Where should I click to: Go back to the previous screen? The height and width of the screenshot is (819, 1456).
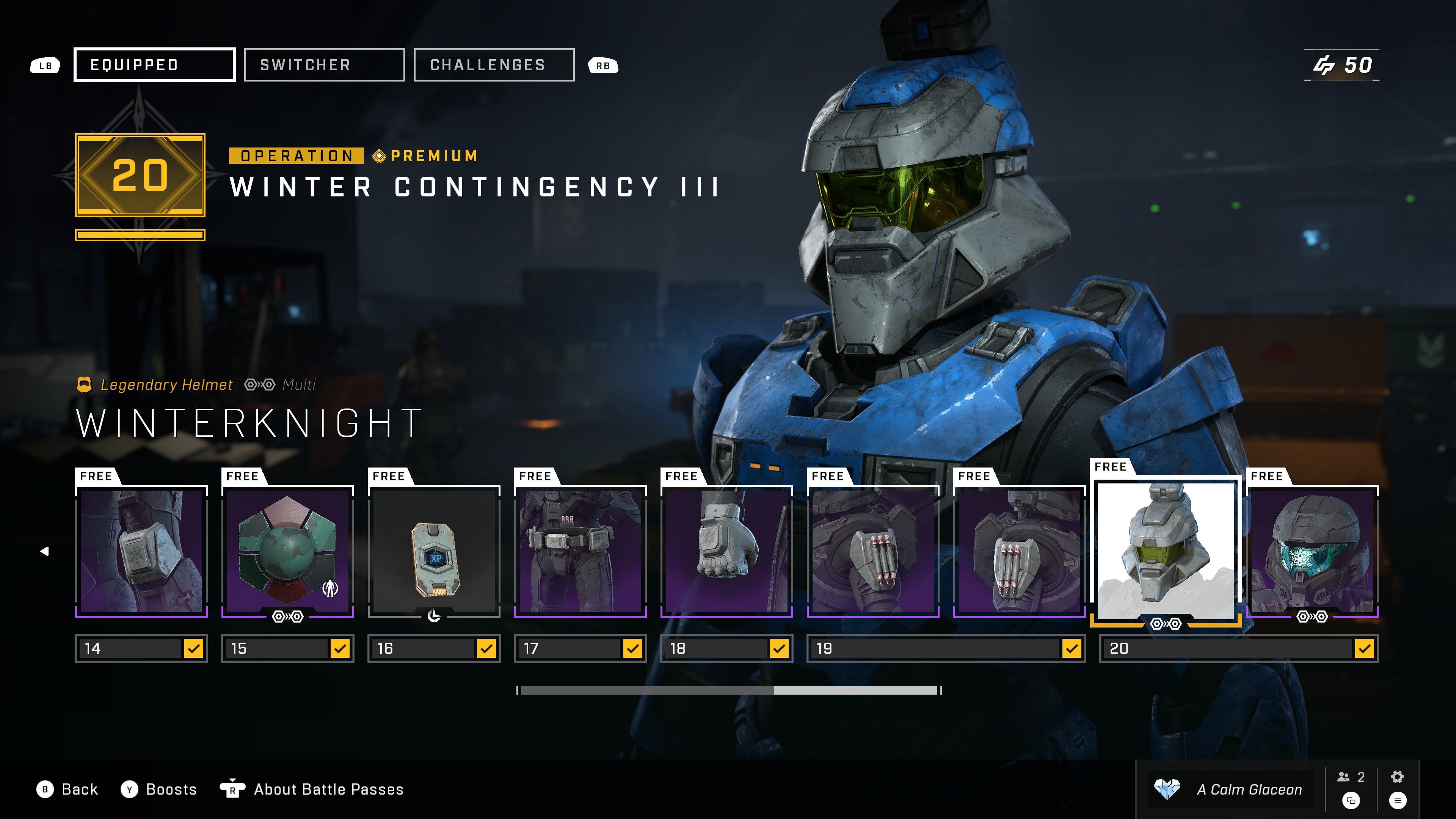pyautogui.click(x=67, y=789)
